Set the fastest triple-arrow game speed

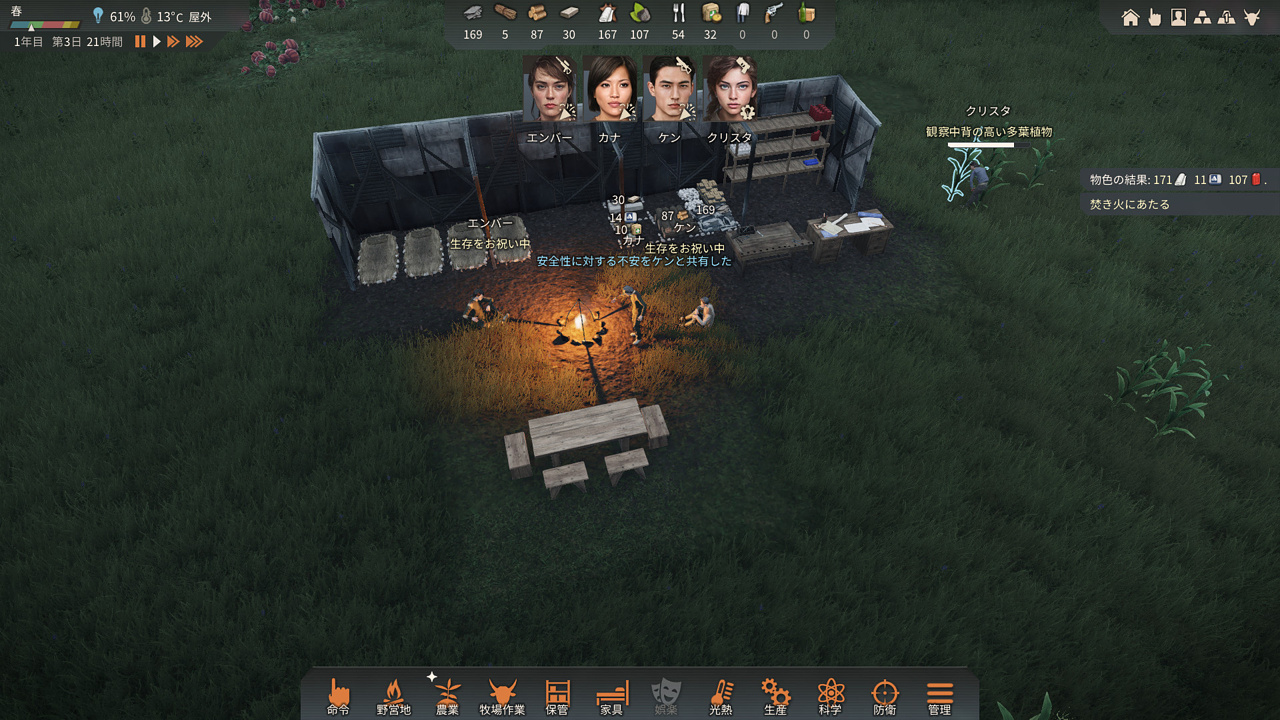194,42
